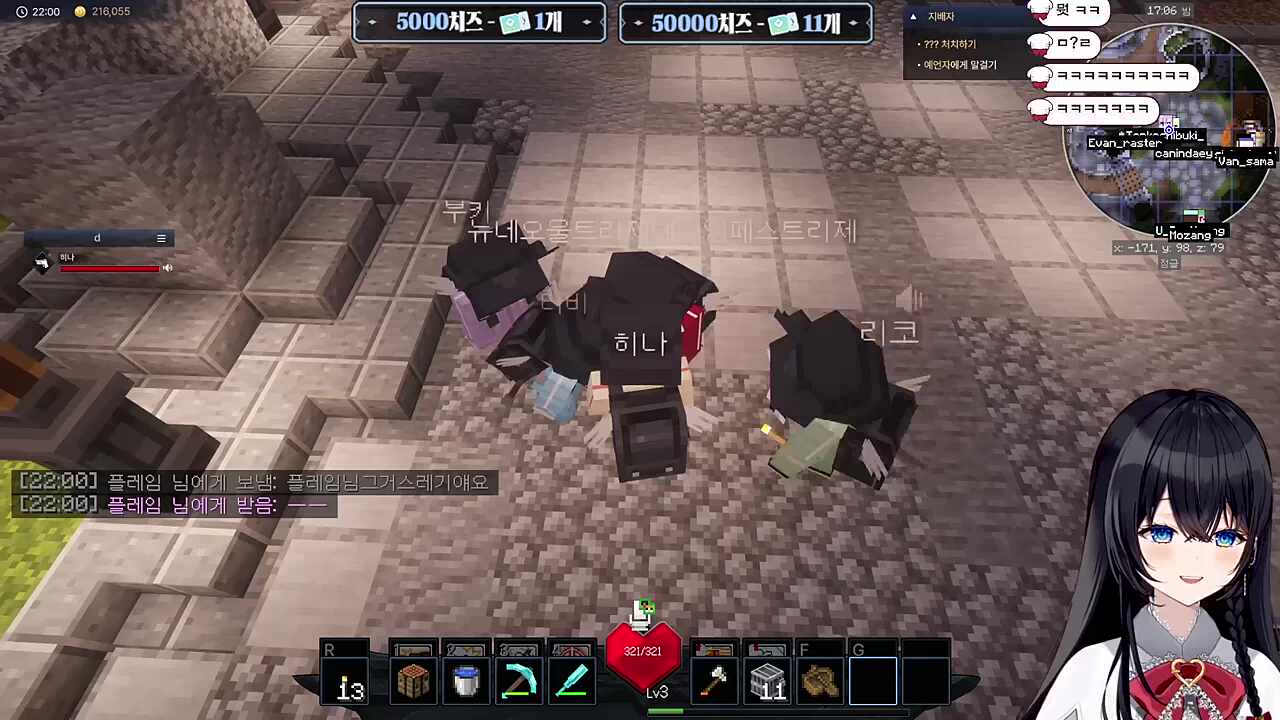This screenshot has width=1280, height=720.
Task: Click the green XP progress bar below the hotbar
Action: (x=666, y=711)
